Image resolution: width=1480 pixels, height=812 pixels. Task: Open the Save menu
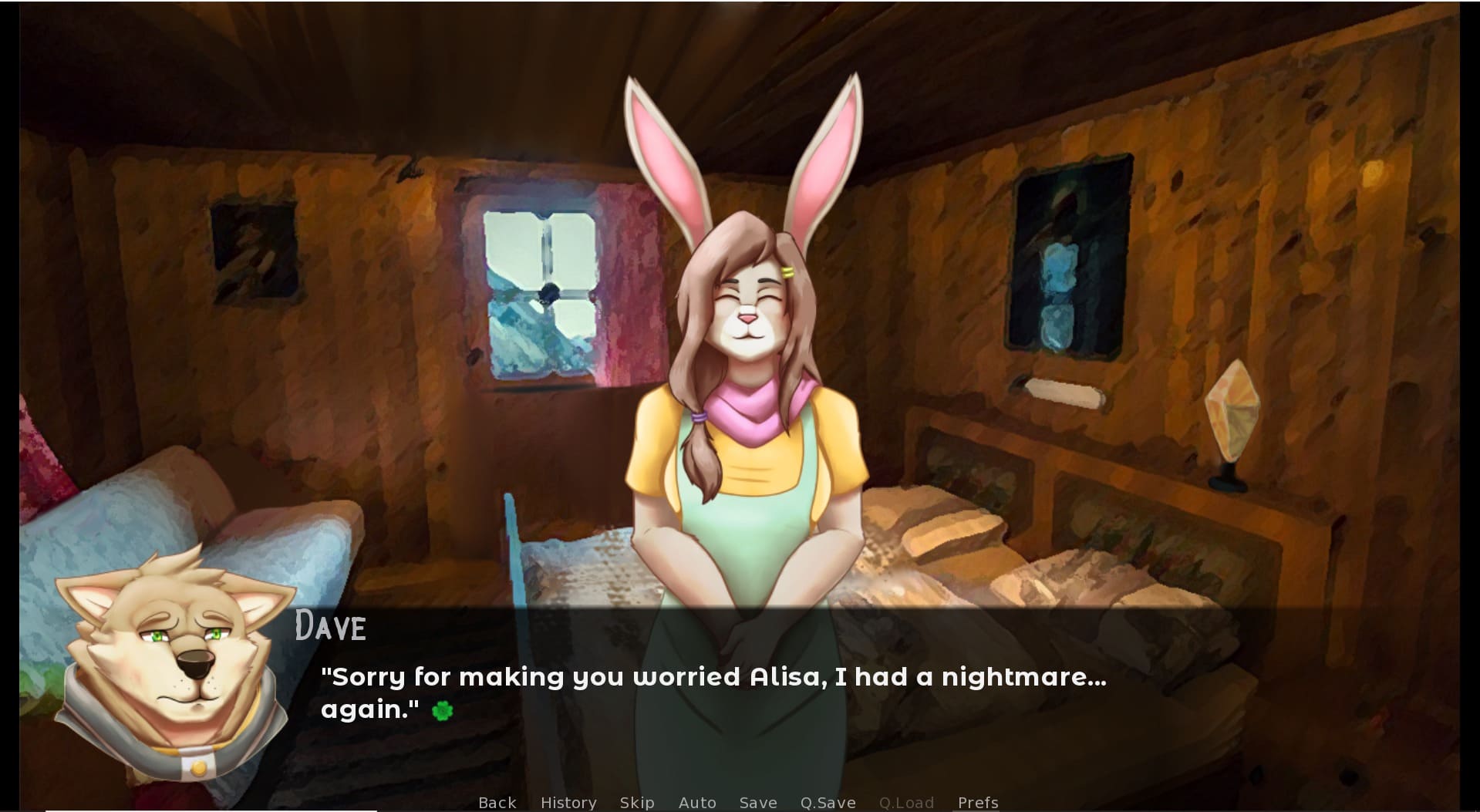(758, 803)
